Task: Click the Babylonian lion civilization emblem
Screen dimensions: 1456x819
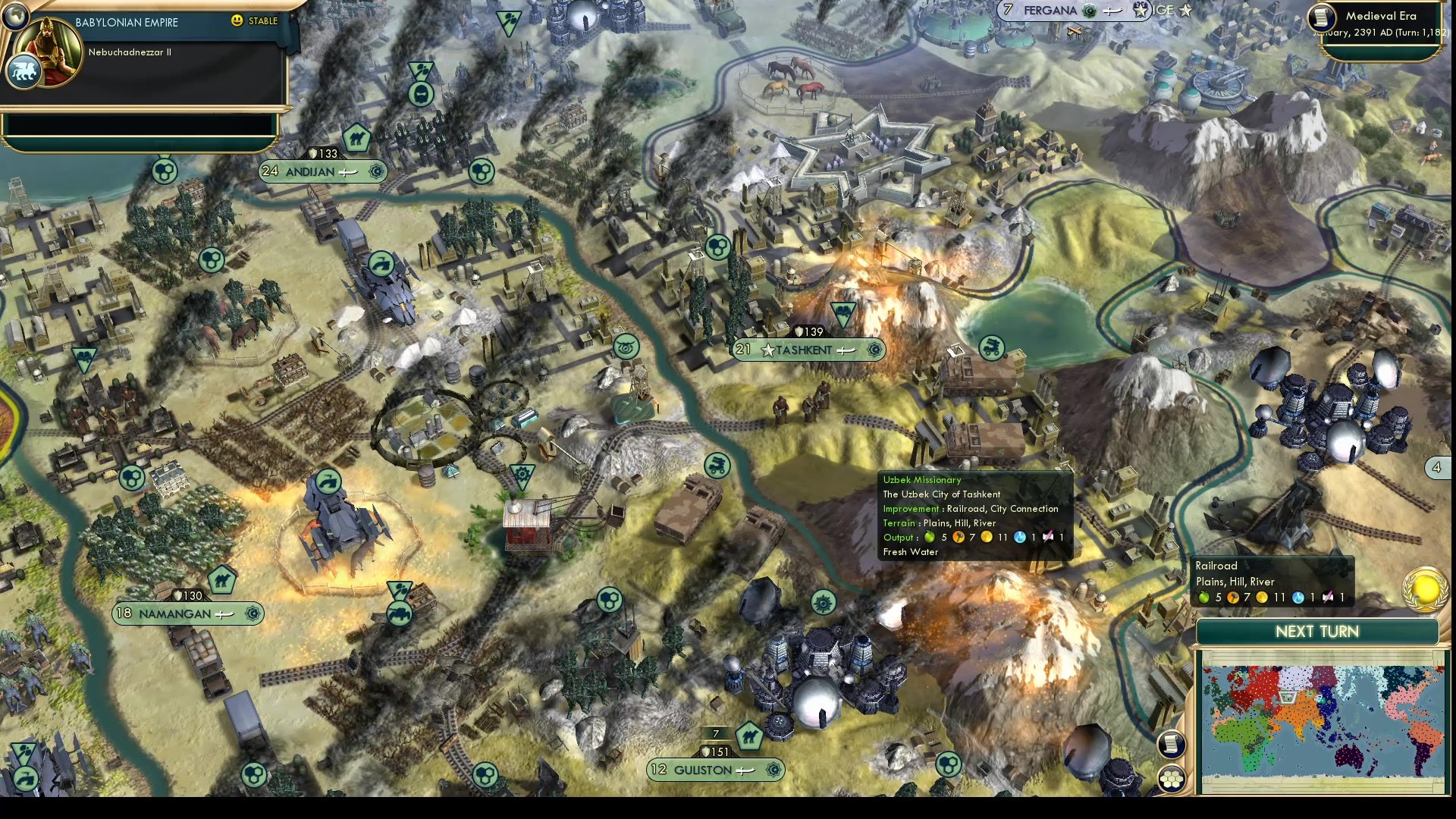Action: (x=25, y=72)
